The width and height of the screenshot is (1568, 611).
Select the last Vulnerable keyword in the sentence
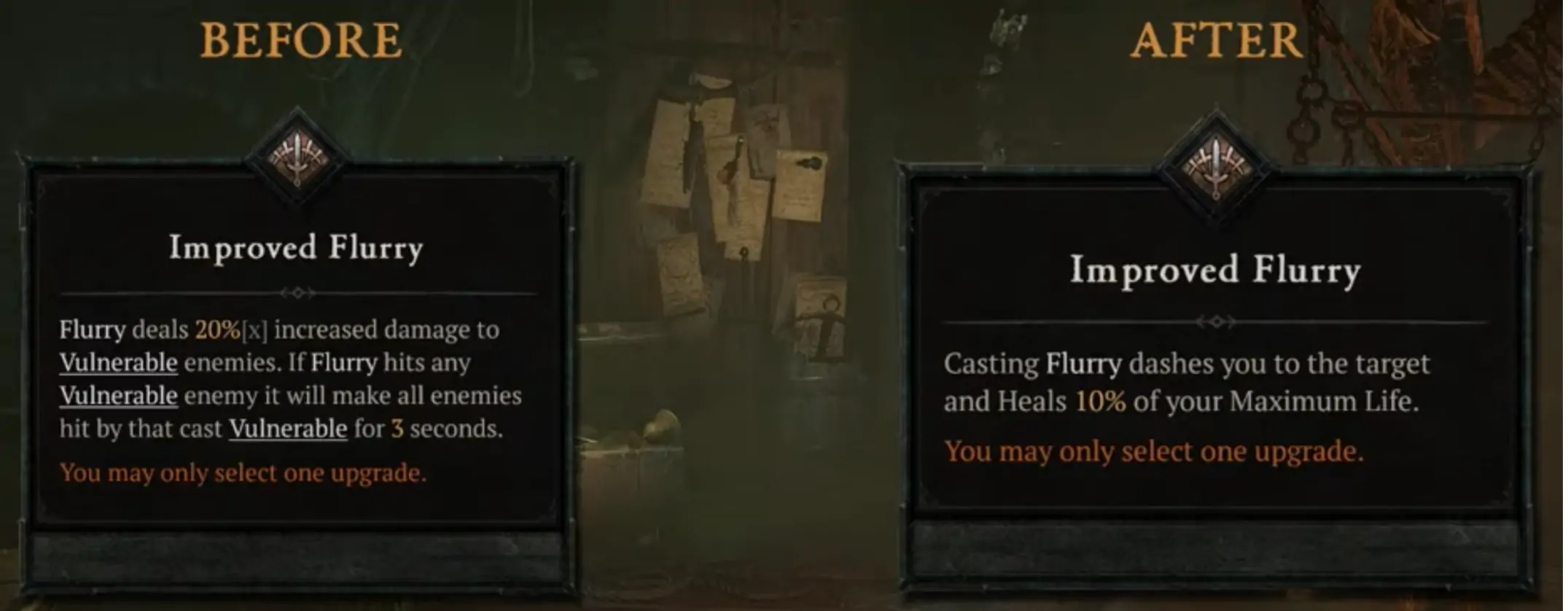pos(286,429)
